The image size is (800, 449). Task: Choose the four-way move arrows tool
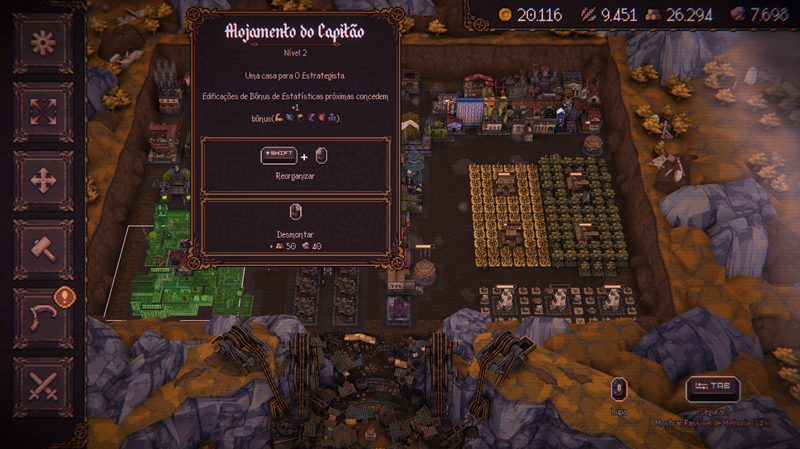click(42, 181)
